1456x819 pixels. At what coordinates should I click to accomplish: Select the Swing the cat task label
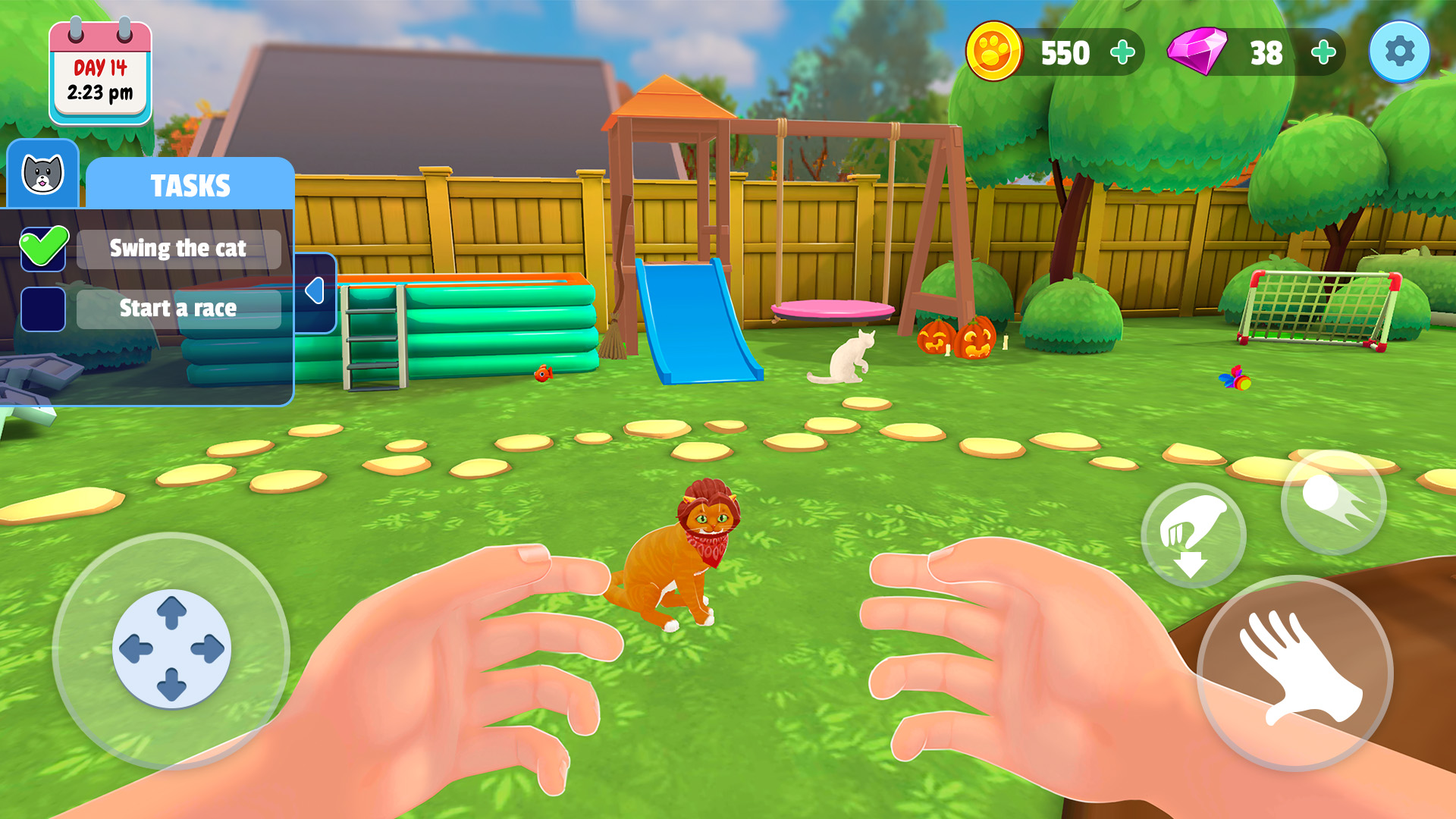(x=178, y=248)
